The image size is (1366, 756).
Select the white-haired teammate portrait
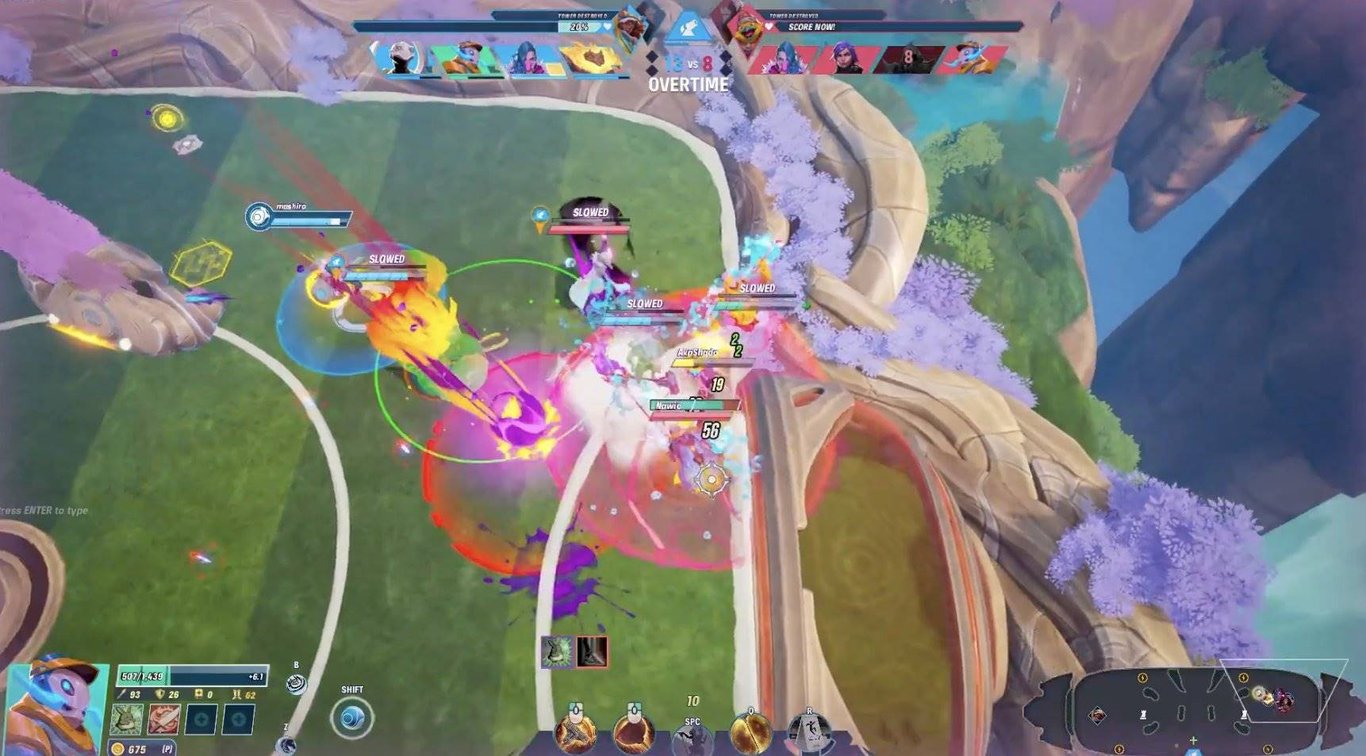point(399,59)
